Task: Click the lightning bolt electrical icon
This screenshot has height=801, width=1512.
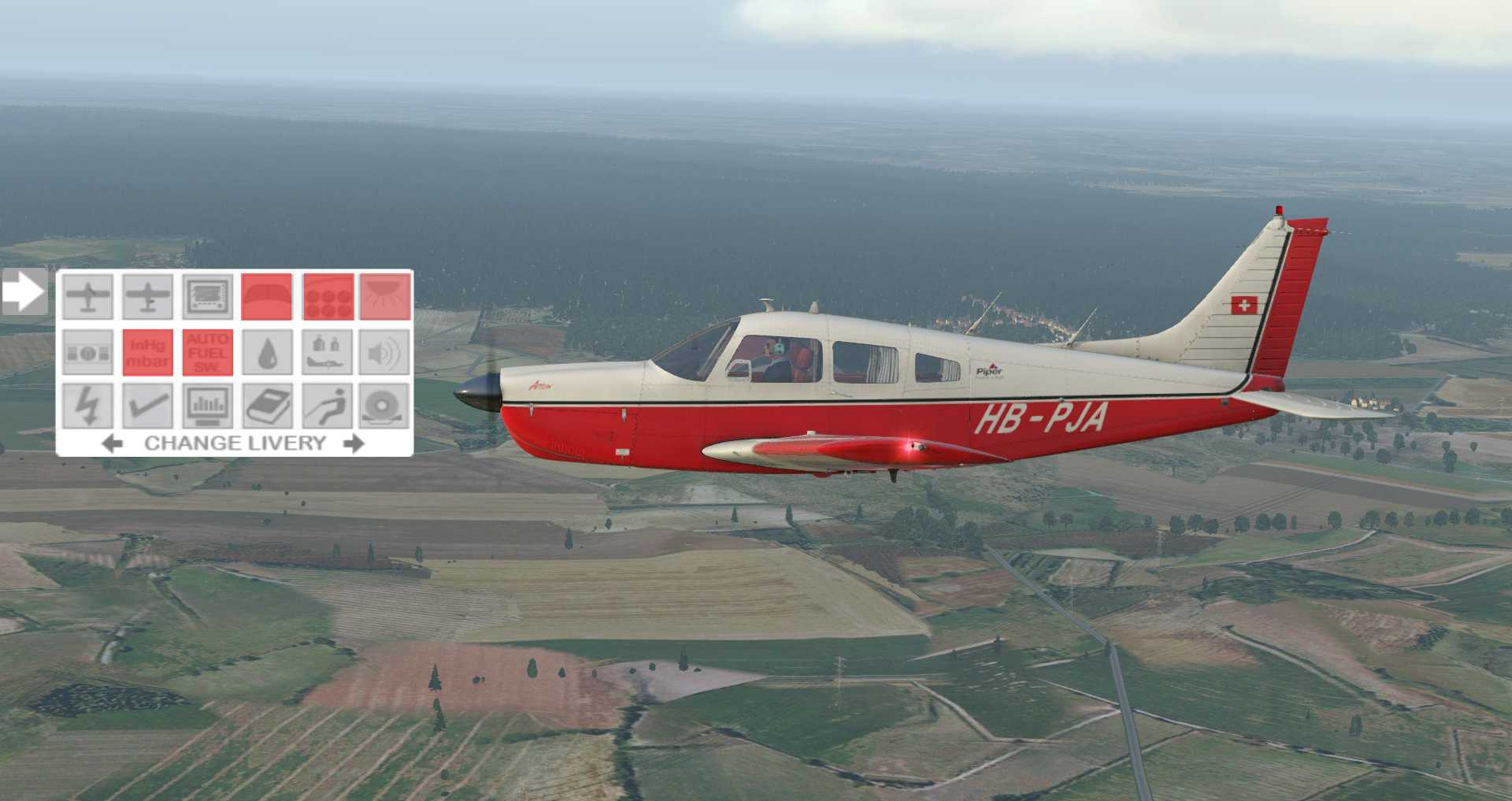Action: pos(87,406)
